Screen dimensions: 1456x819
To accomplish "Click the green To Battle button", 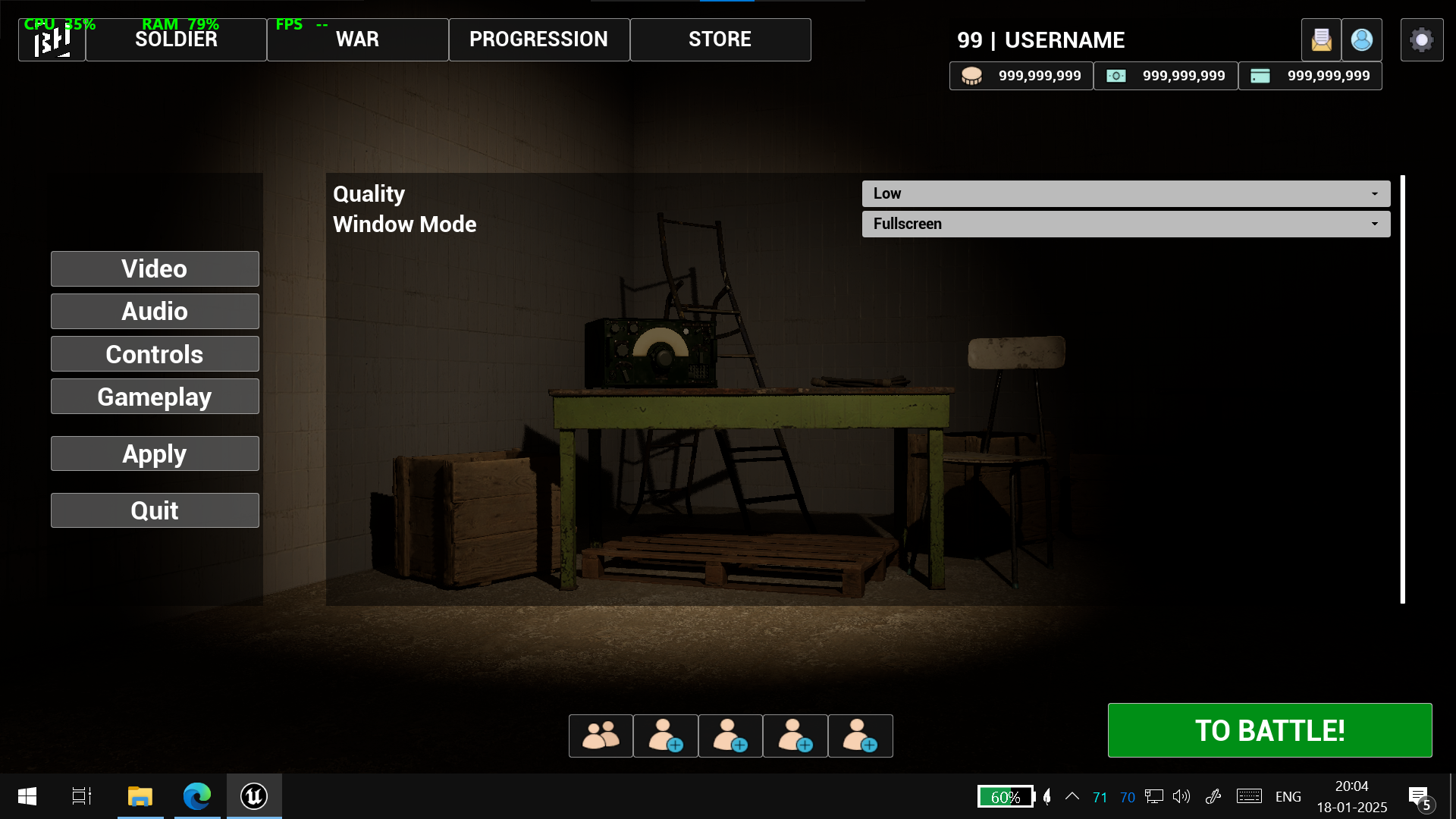I will [1269, 730].
